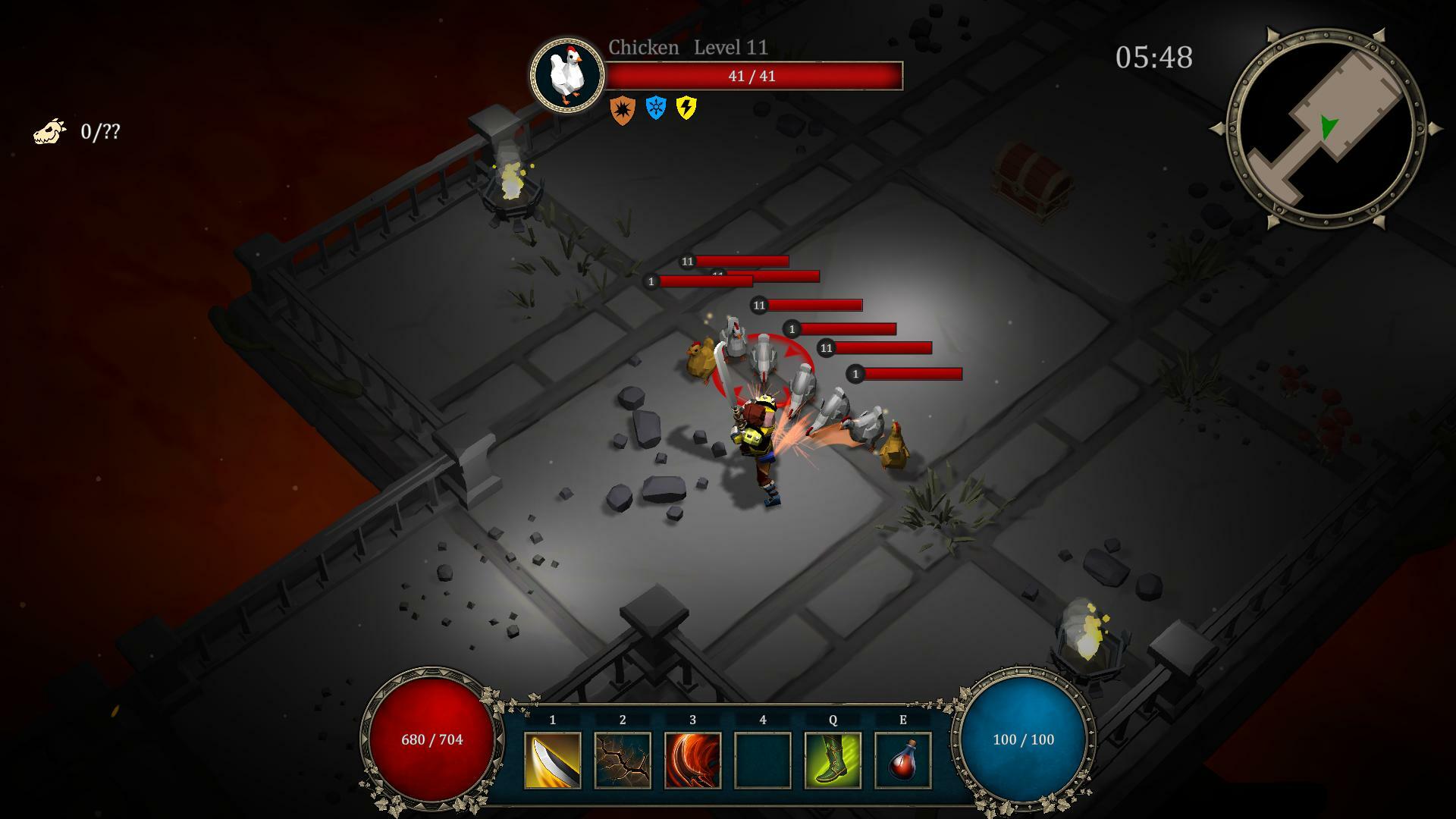Click the skull kill-counter tracker
This screenshot has width=1456, height=819.
coord(50,131)
